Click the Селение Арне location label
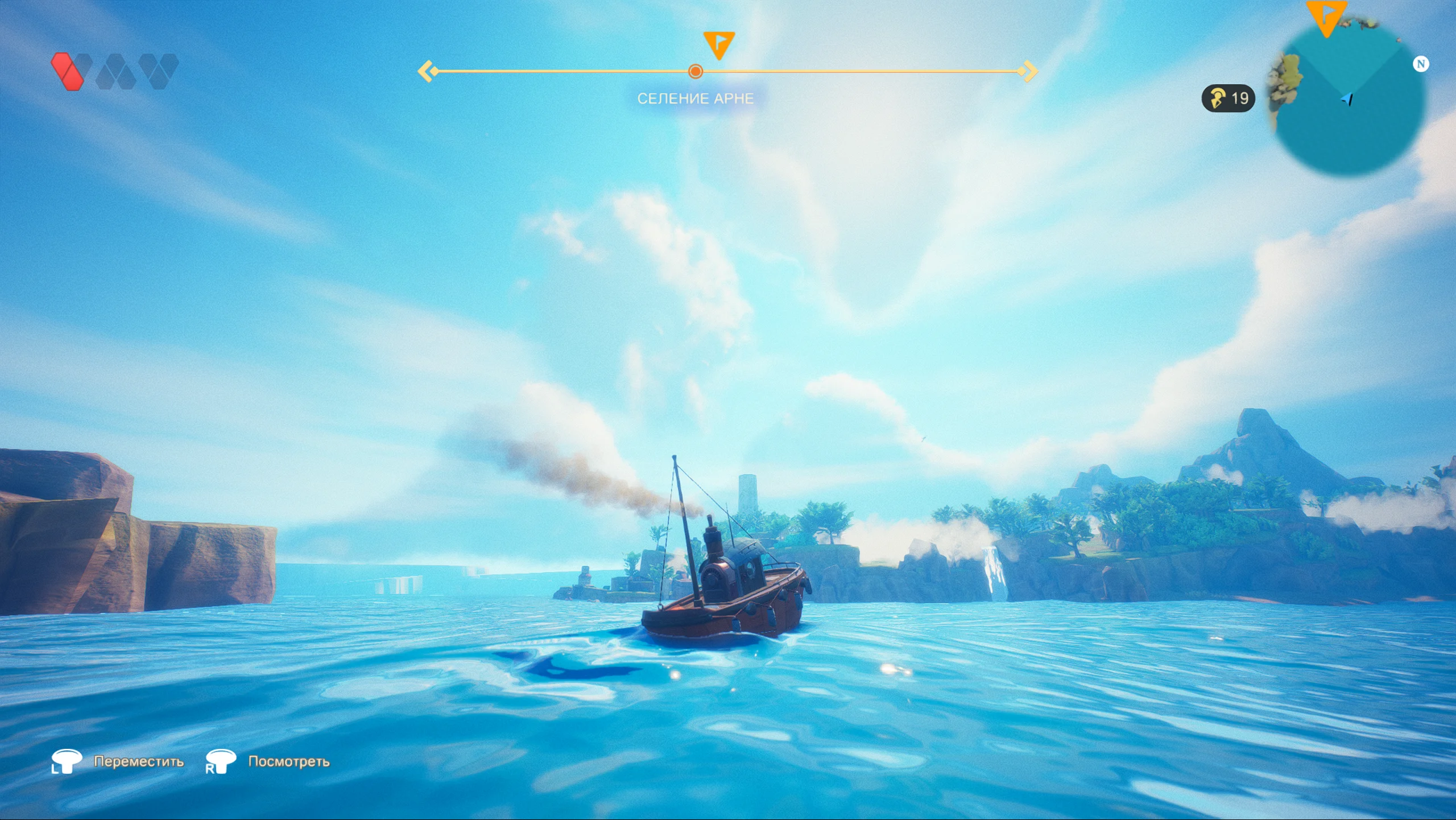This screenshot has width=1456, height=820. (695, 99)
